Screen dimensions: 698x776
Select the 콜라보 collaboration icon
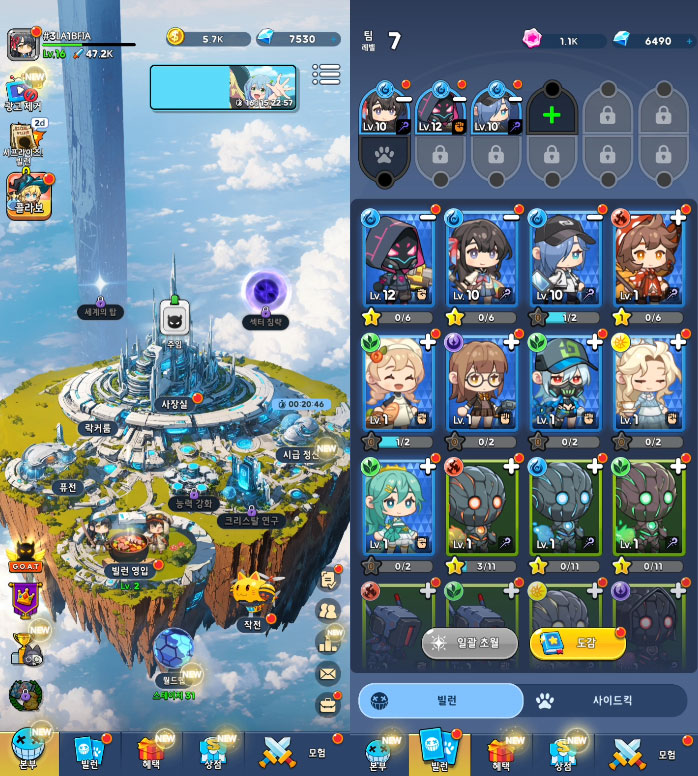[x=26, y=192]
